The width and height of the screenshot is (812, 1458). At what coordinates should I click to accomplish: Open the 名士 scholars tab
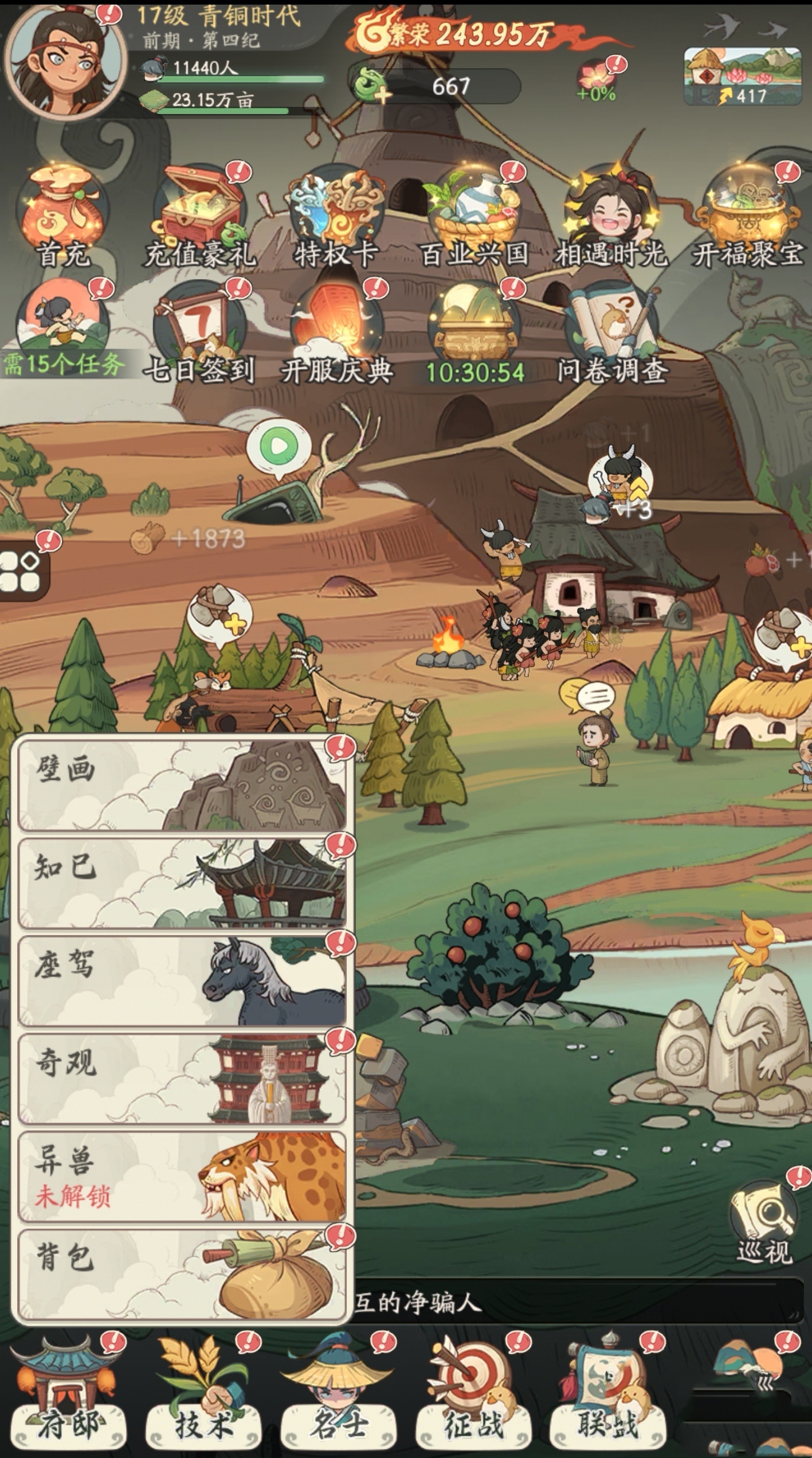coord(338,1400)
